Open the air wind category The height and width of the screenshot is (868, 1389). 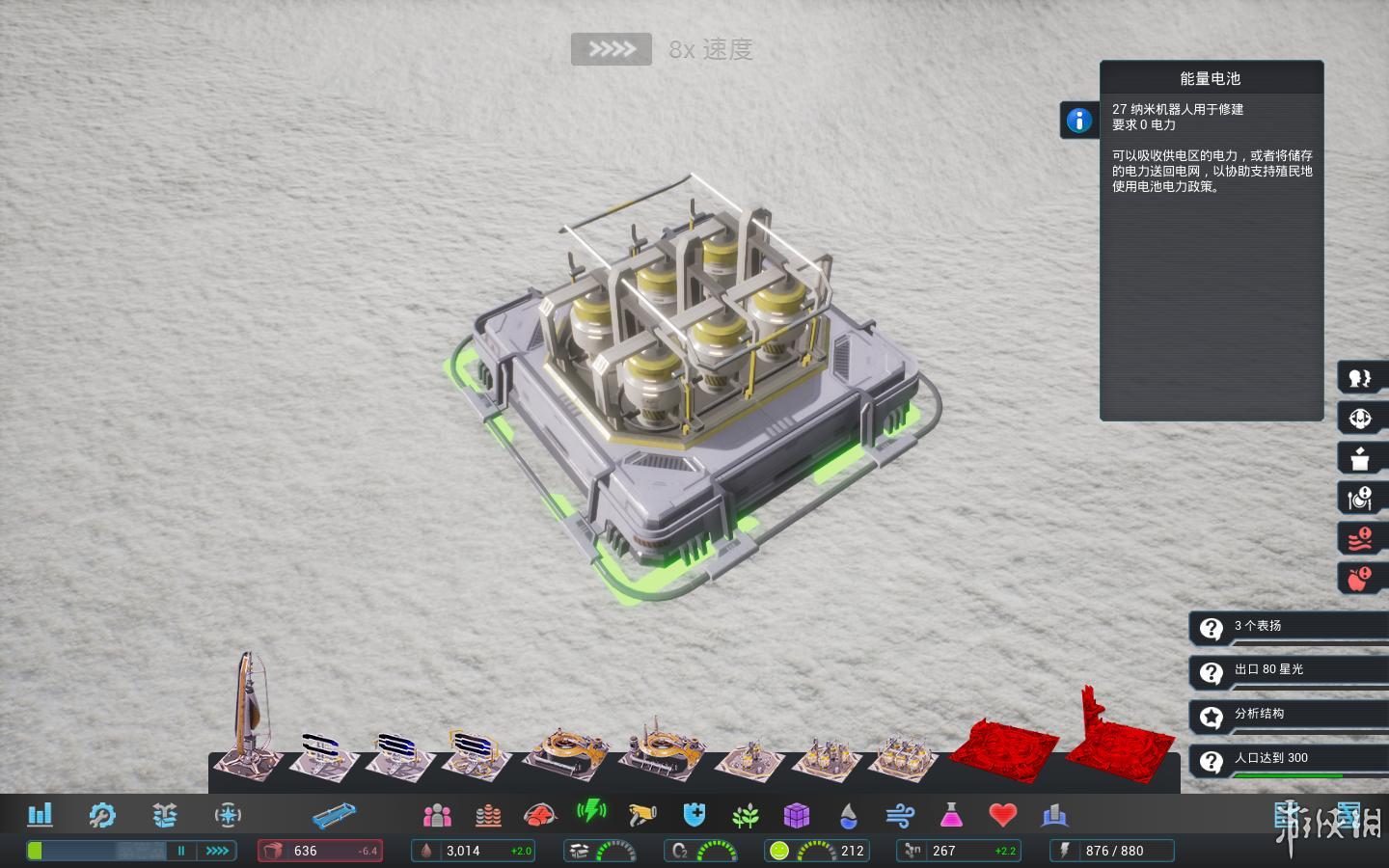899,816
